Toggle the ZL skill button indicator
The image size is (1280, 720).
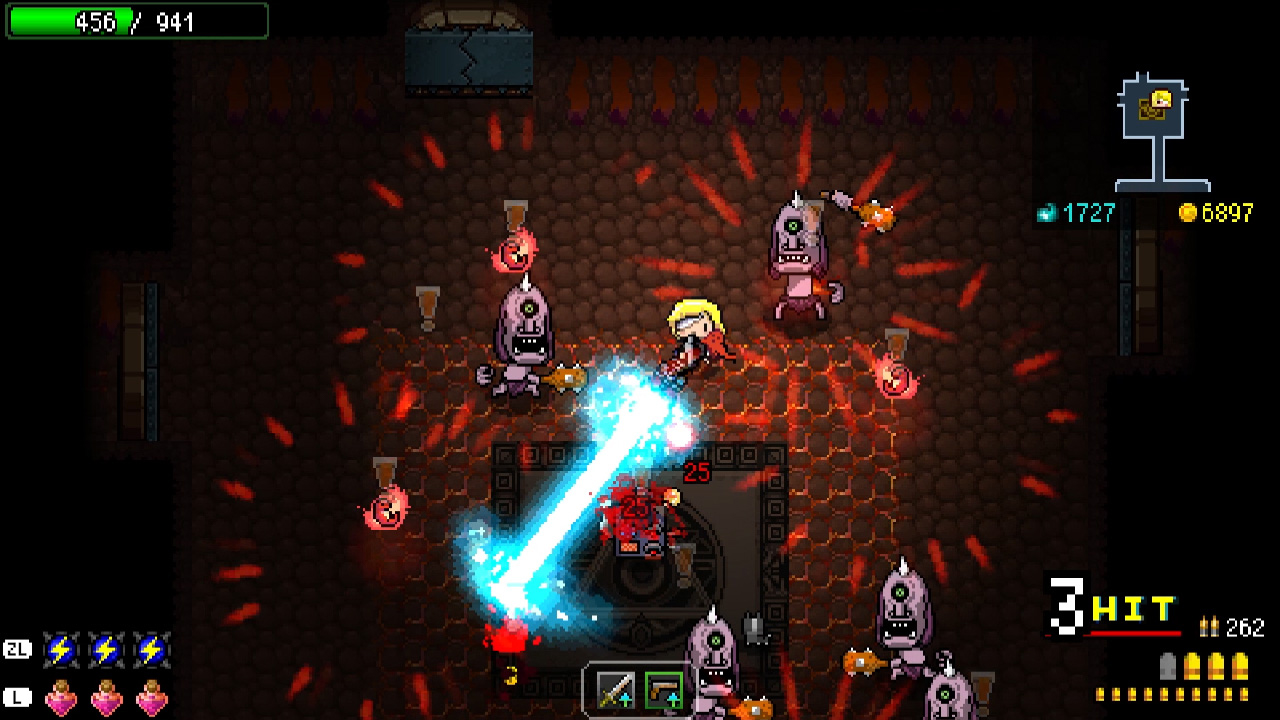tap(18, 648)
